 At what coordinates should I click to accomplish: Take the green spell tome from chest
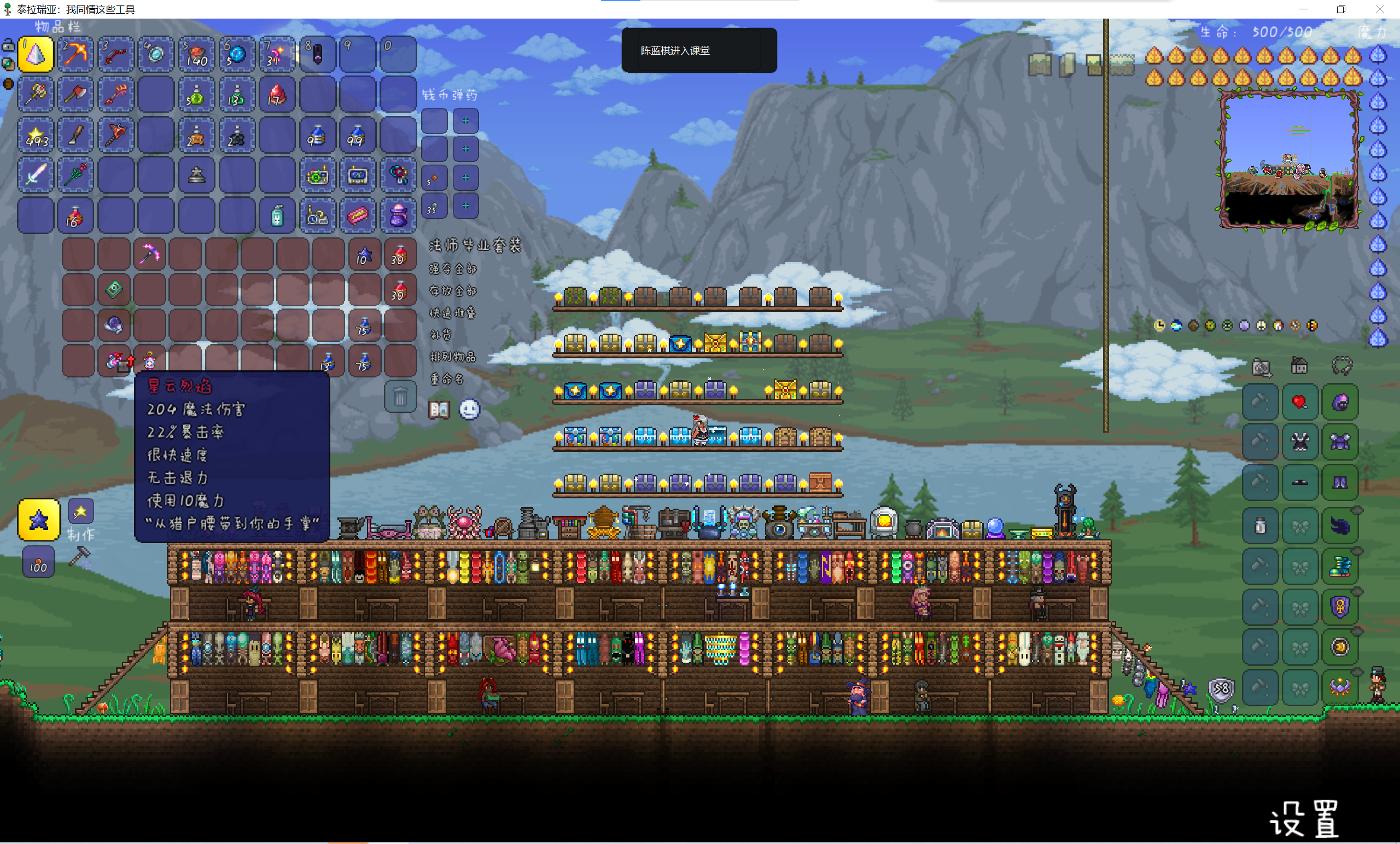click(114, 289)
